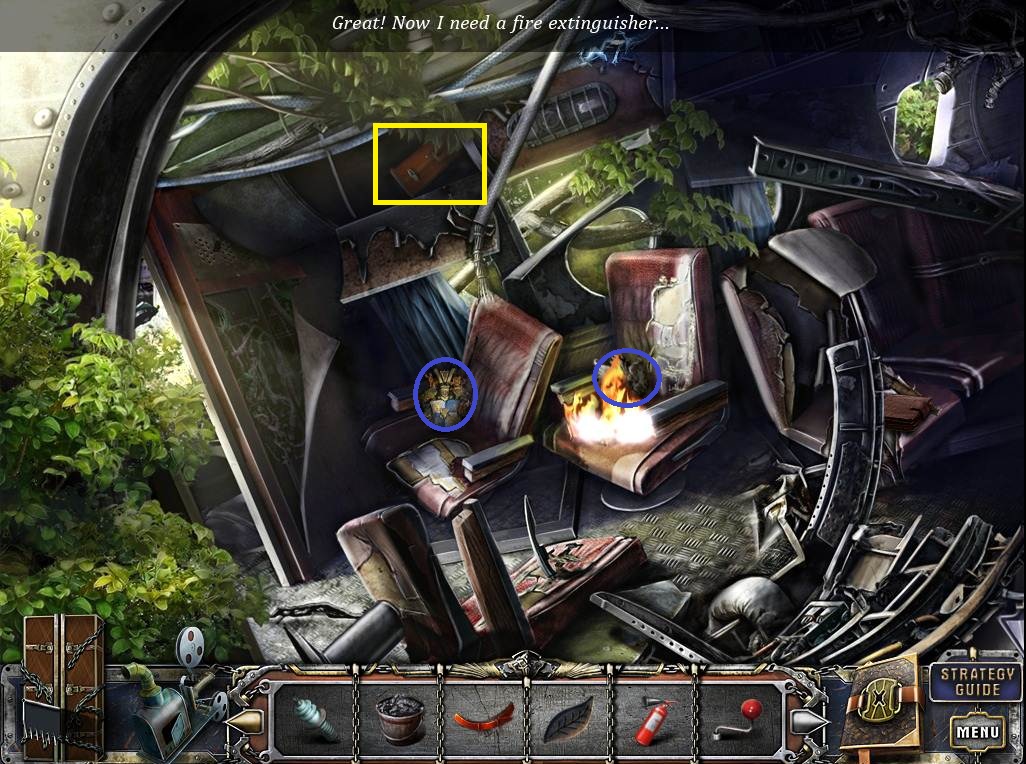Pick the bucket of coal inventory item
The height and width of the screenshot is (764, 1026).
[399, 720]
